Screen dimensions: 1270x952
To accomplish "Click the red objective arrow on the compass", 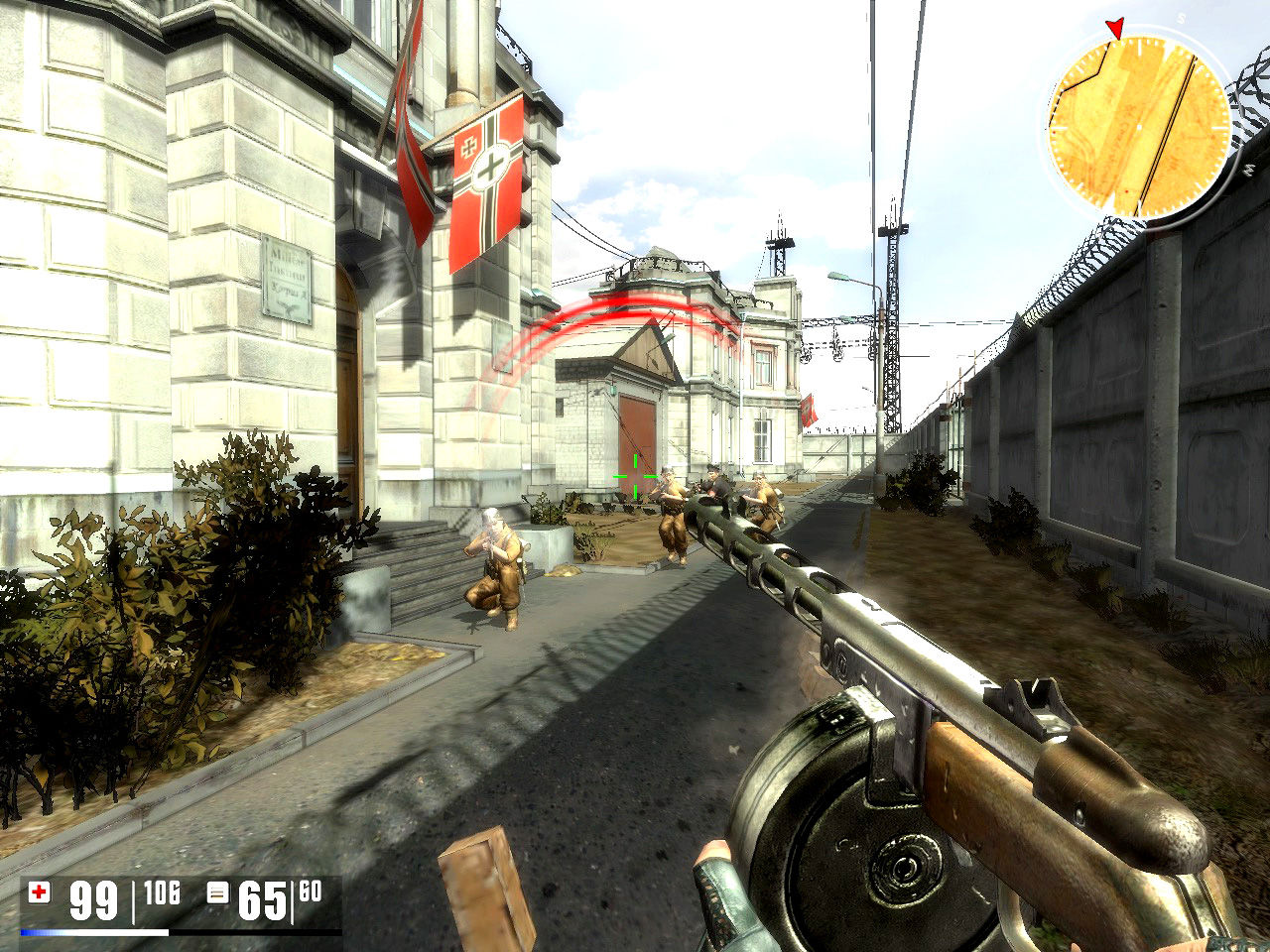I will [1115, 29].
